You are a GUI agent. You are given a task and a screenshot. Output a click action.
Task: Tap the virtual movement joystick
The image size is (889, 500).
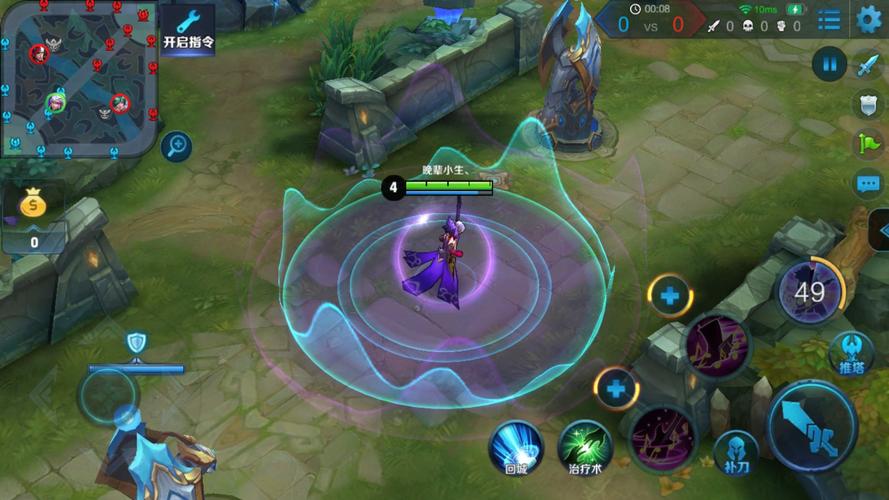(x=110, y=396)
